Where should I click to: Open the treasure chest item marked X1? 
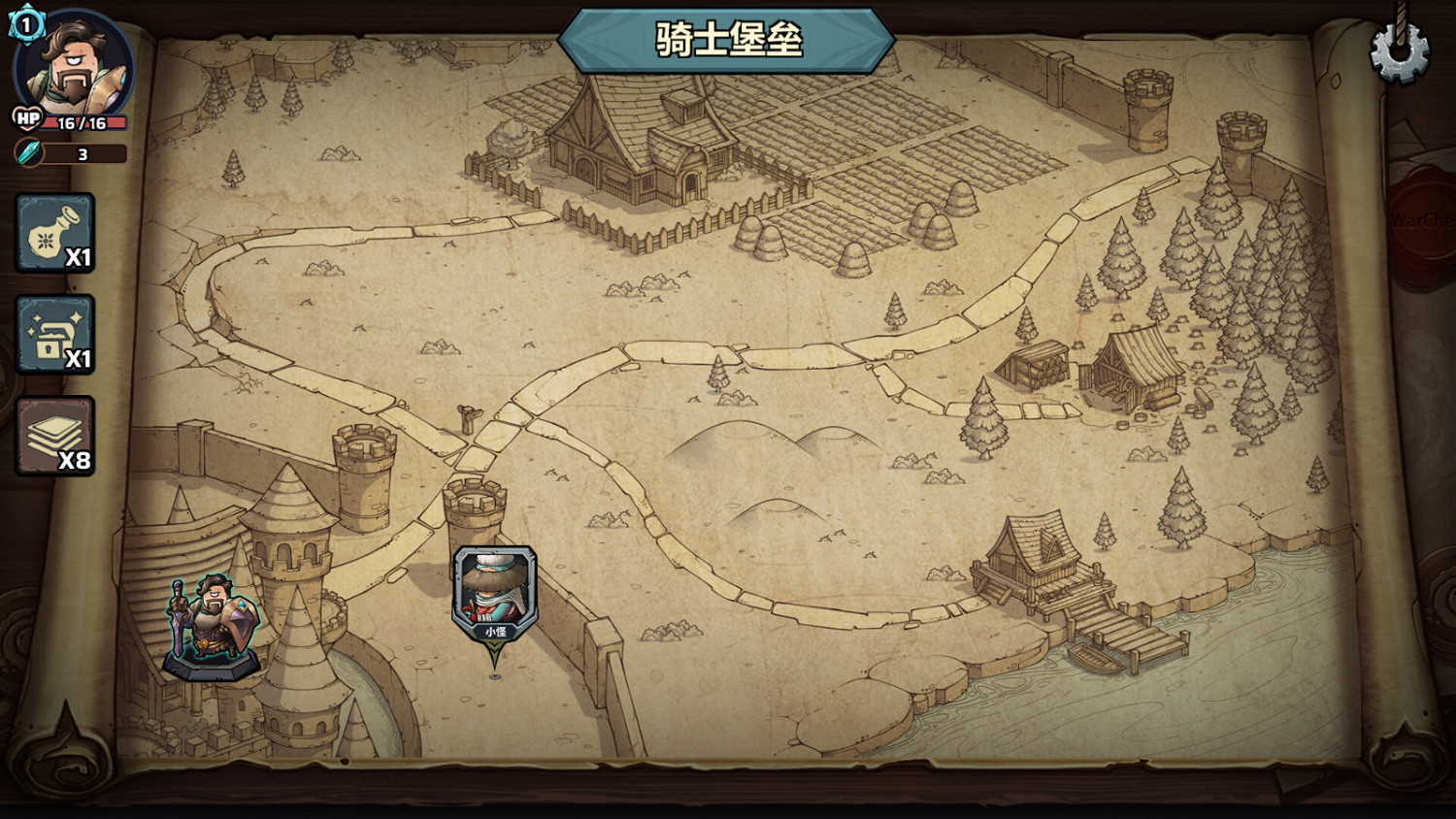coord(55,335)
